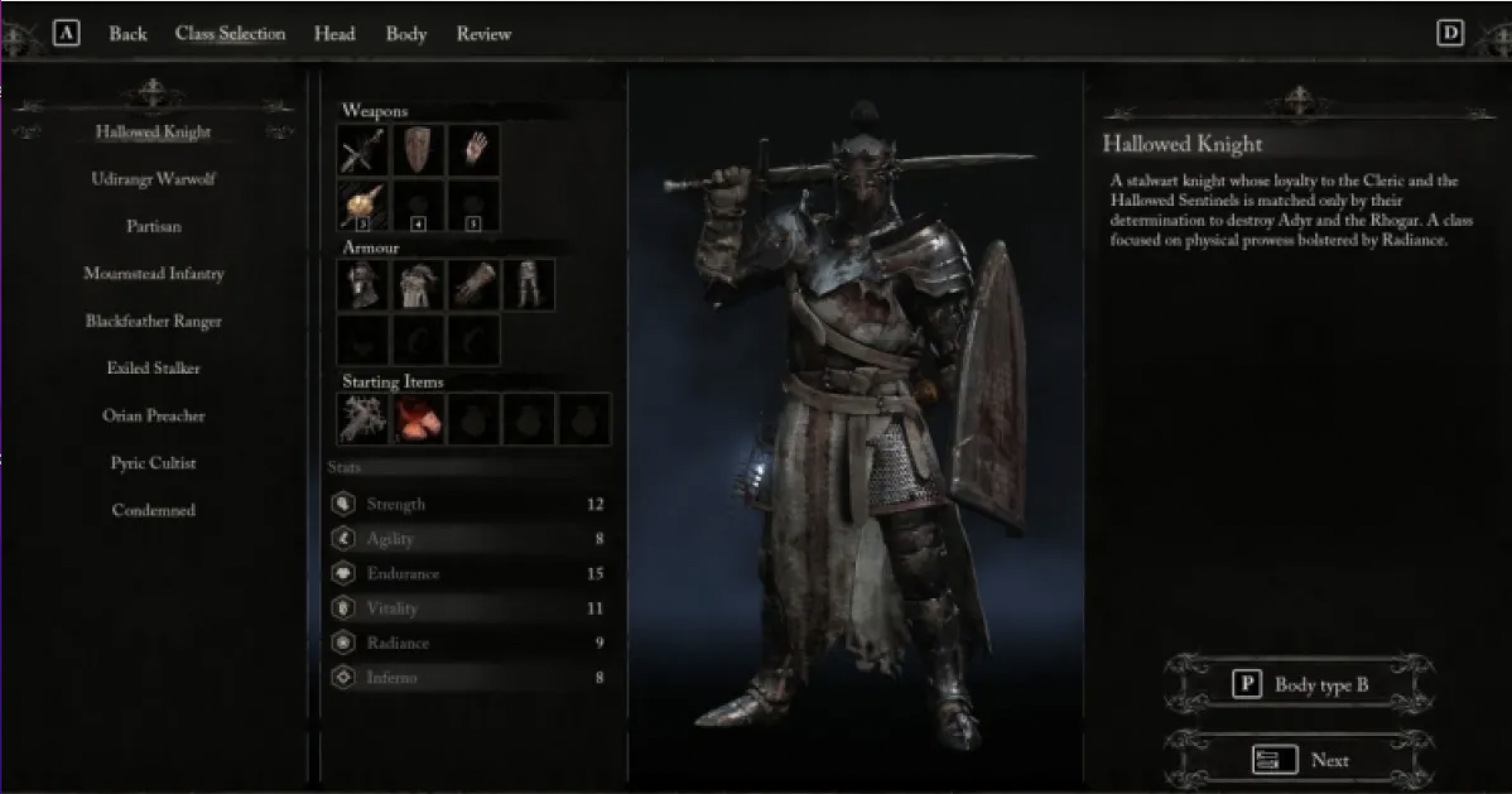Click the Radiance stat icon
This screenshot has width=1512, height=794.
344,643
